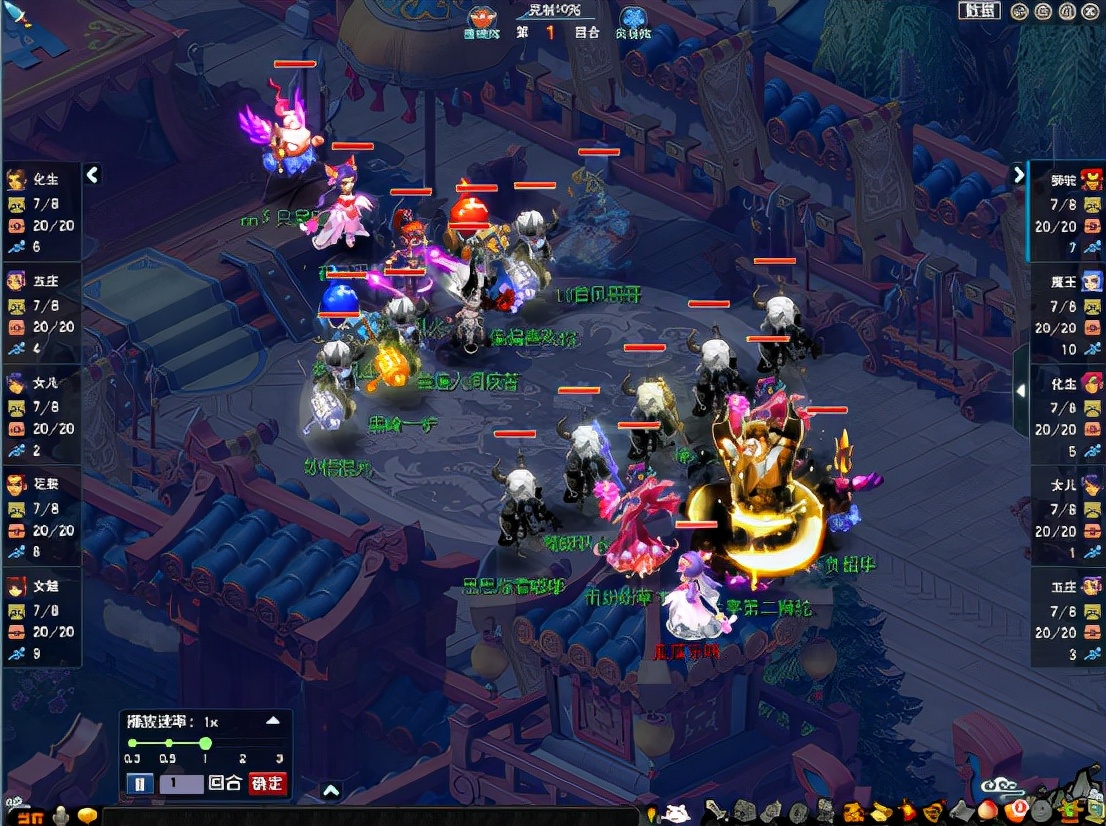This screenshot has width=1106, height=826.
Task: Click the blue right team emblem at top
Action: pyautogui.click(x=633, y=19)
